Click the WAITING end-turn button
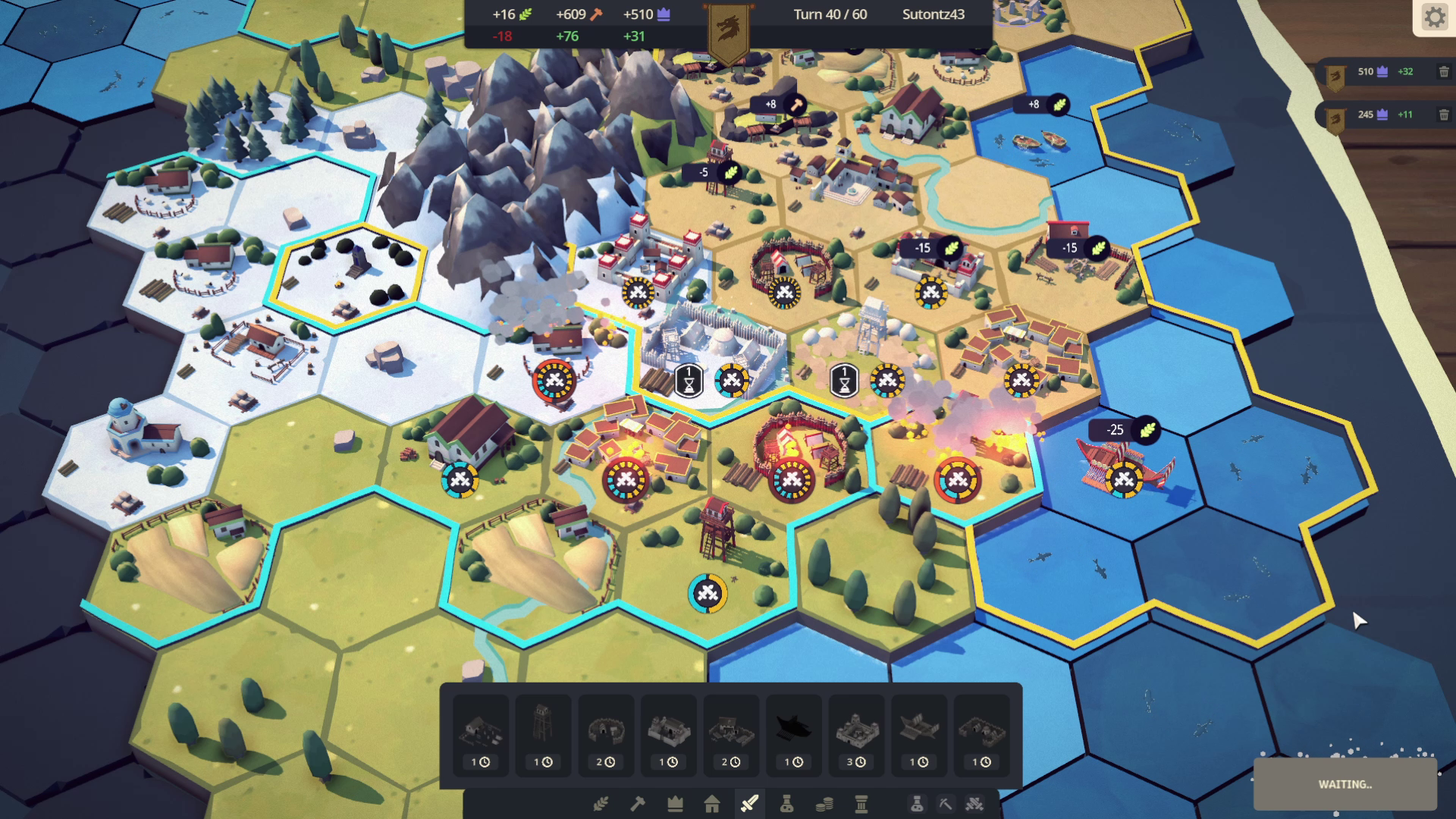Image resolution: width=1456 pixels, height=819 pixels. pos(1345,785)
